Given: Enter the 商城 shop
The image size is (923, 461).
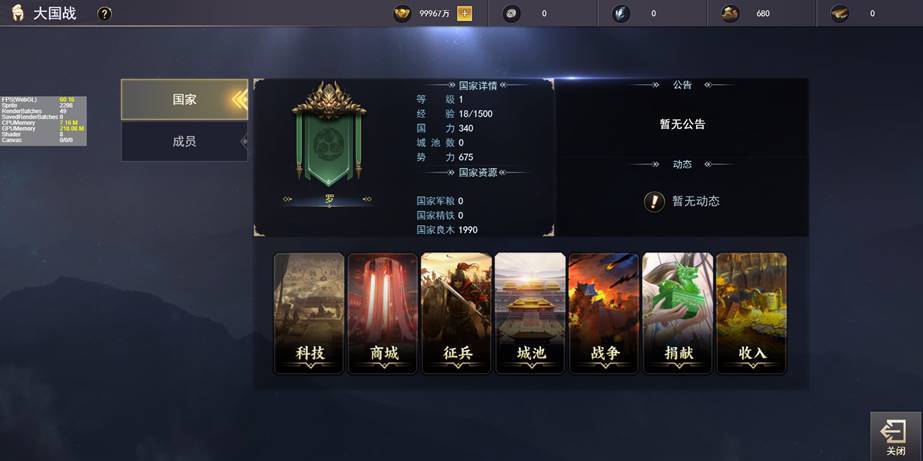Looking at the screenshot, I should click(x=383, y=313).
